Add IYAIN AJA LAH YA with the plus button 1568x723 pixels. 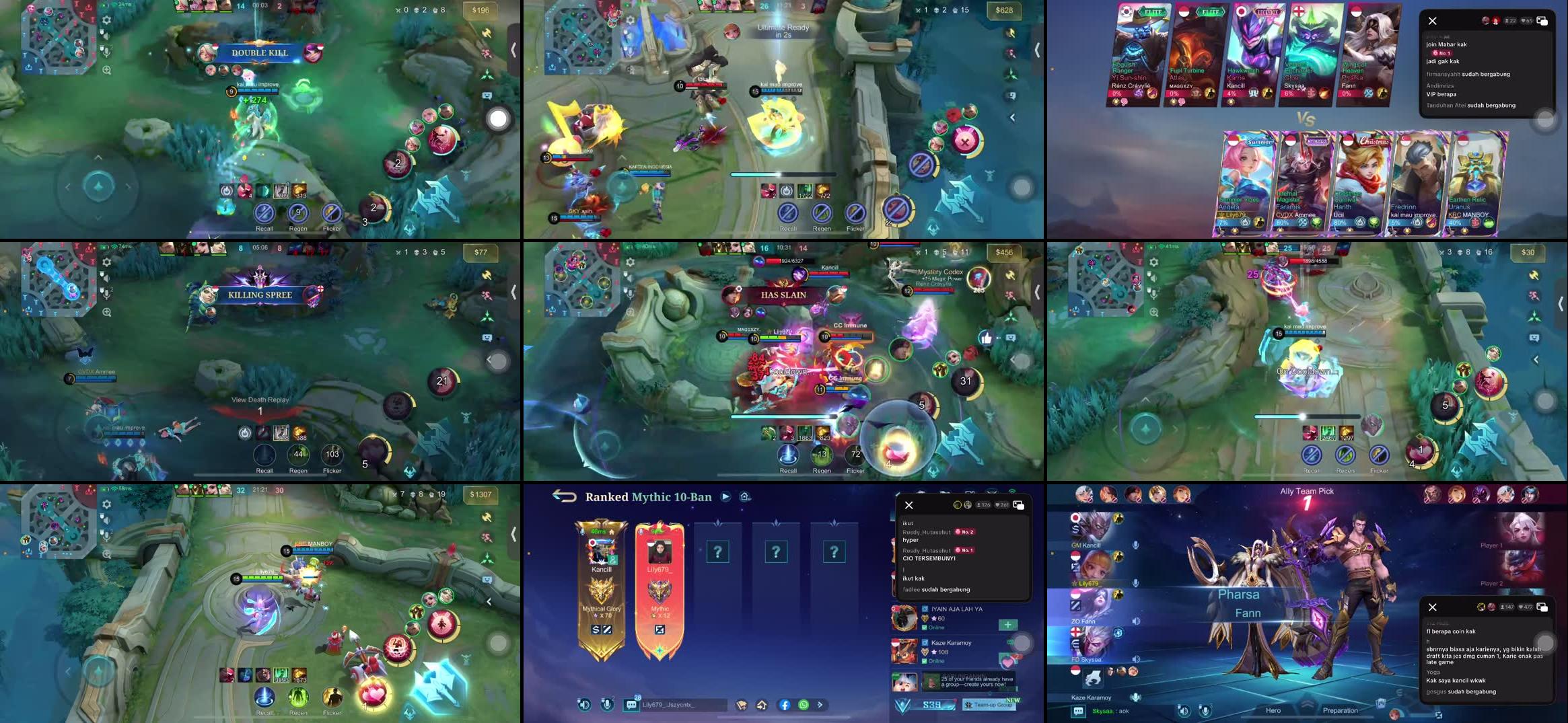[1008, 625]
